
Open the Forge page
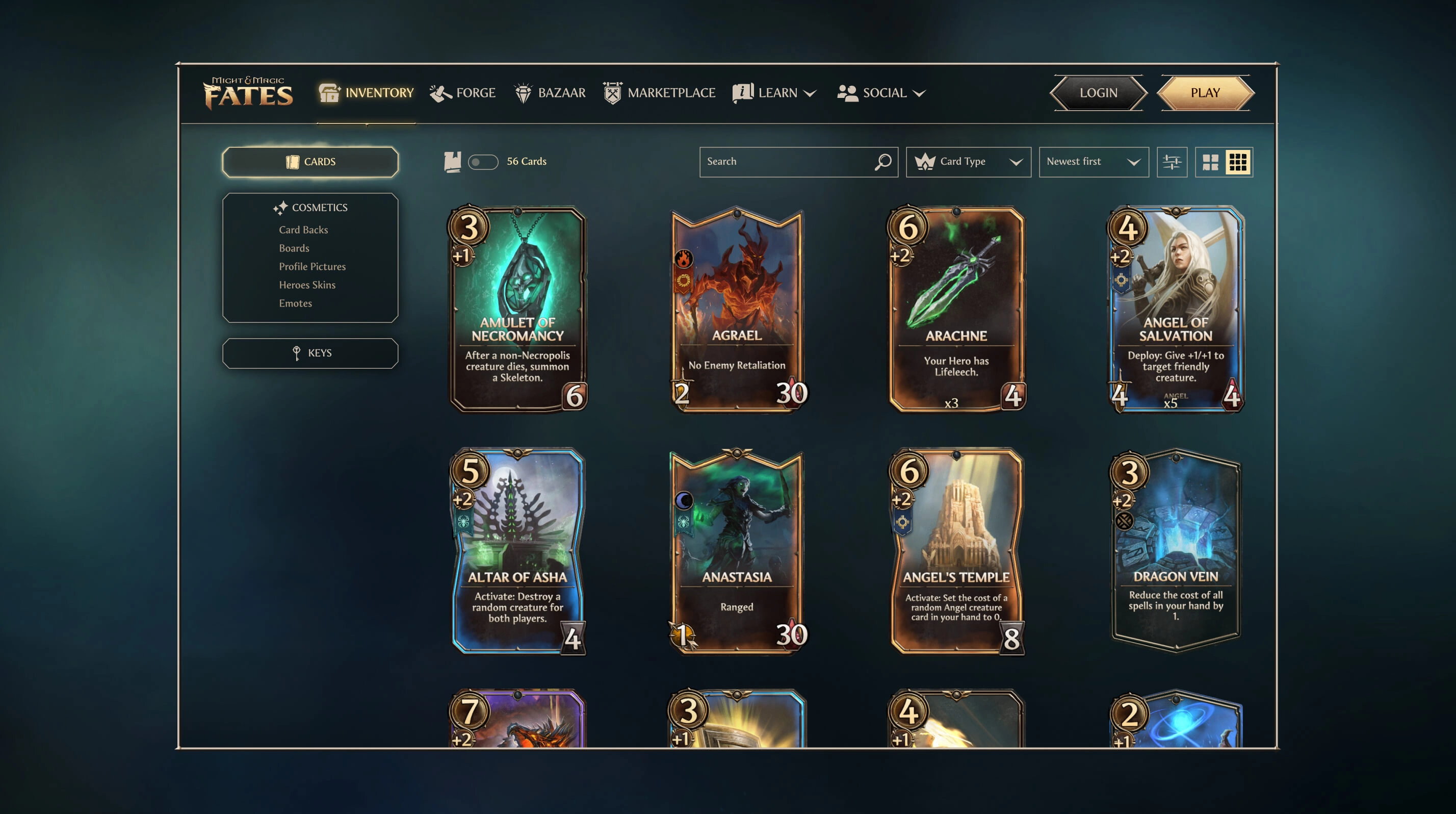(463, 93)
